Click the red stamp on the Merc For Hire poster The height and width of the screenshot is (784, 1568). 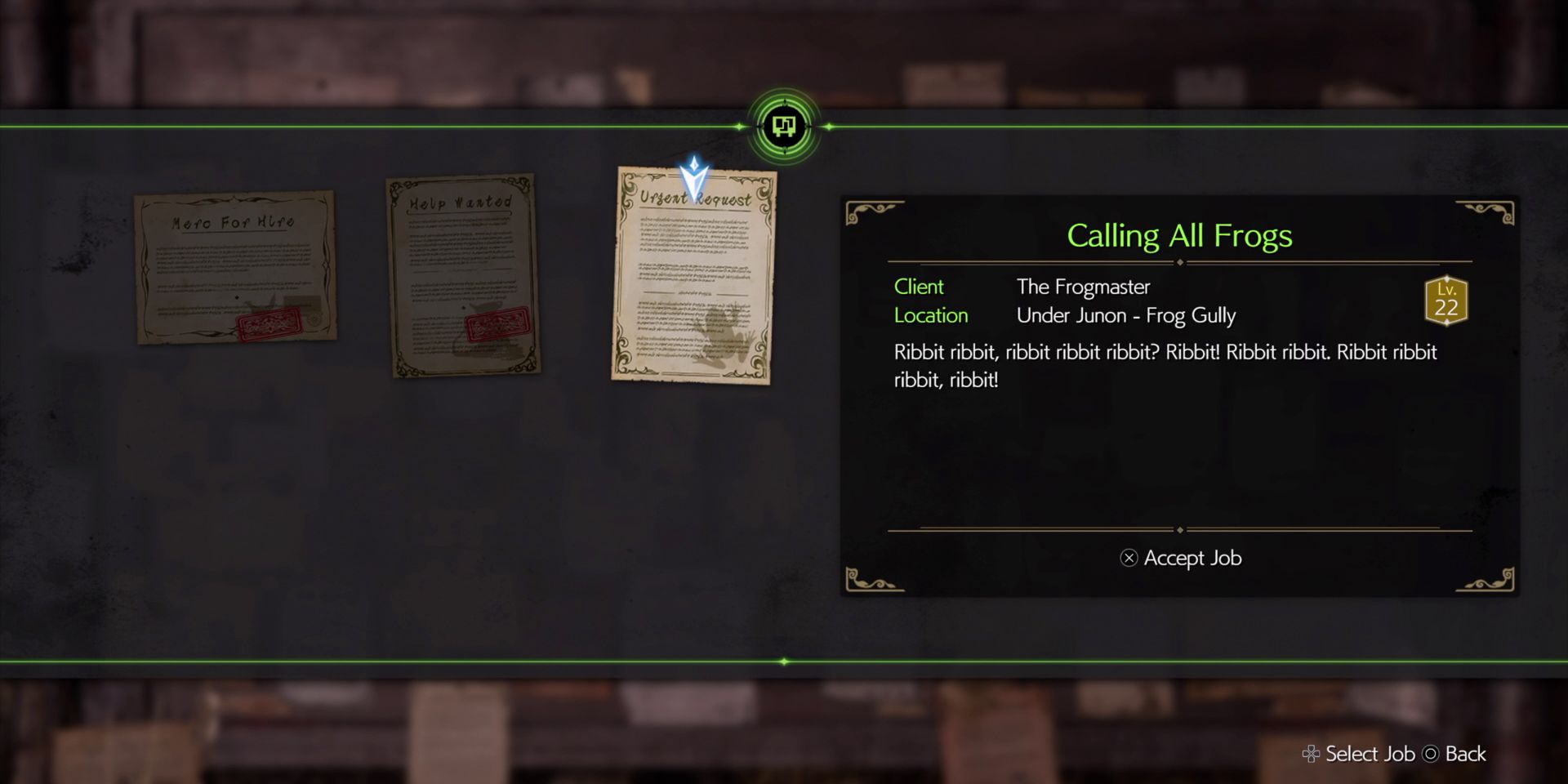pos(269,323)
